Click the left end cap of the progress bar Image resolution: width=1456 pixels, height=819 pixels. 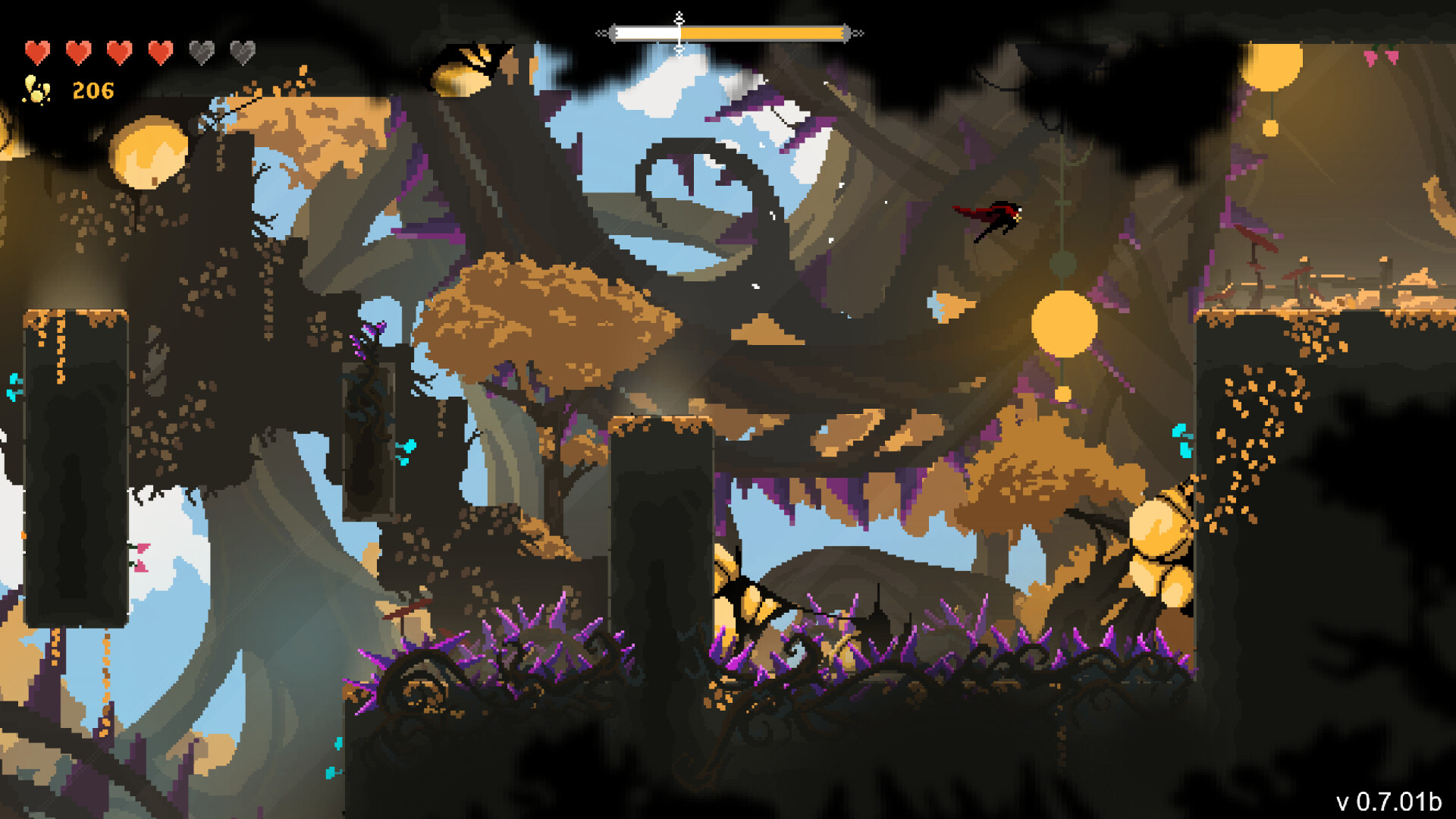coord(614,32)
